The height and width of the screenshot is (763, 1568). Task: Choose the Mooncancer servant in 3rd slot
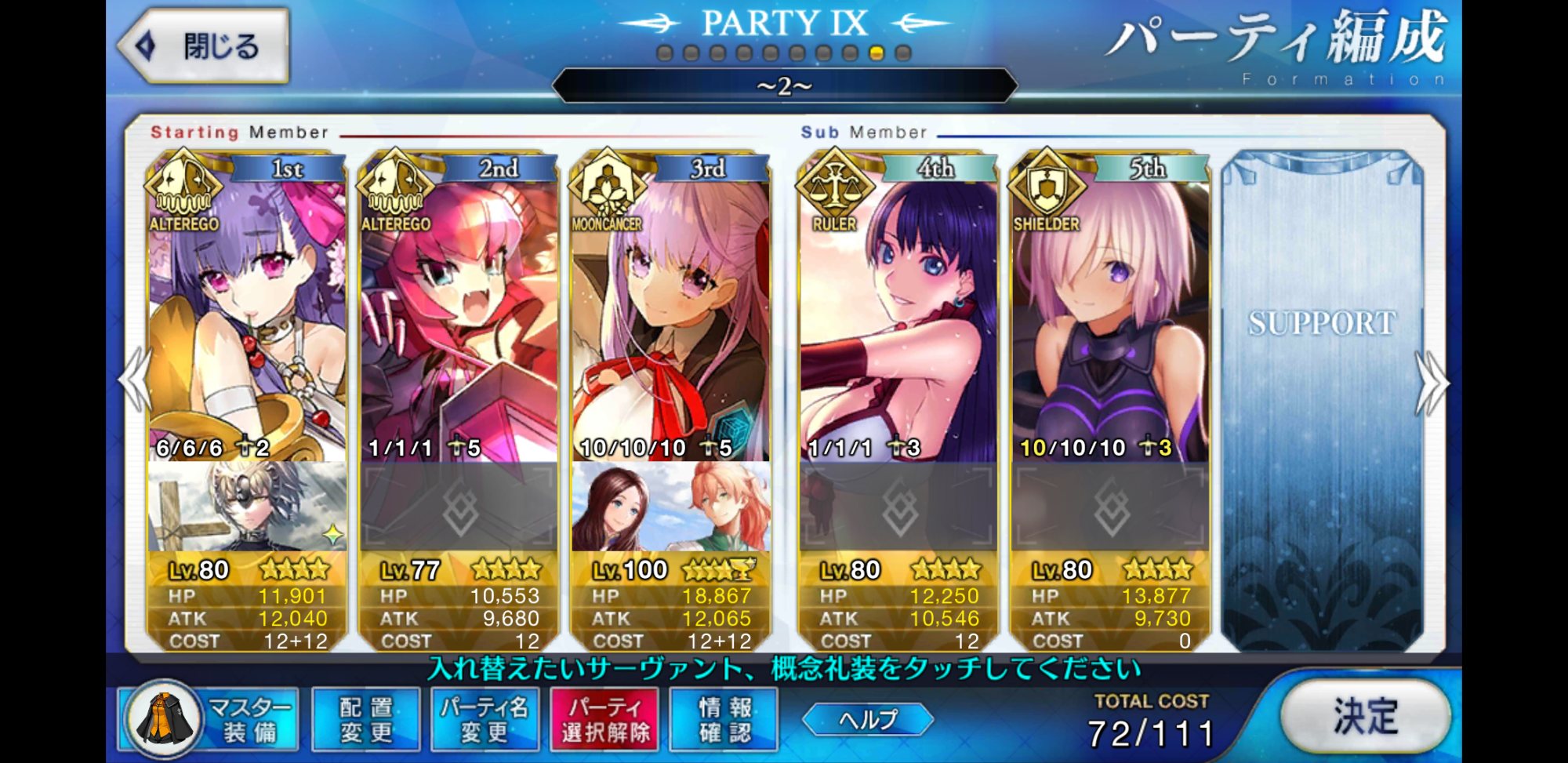tap(670, 314)
